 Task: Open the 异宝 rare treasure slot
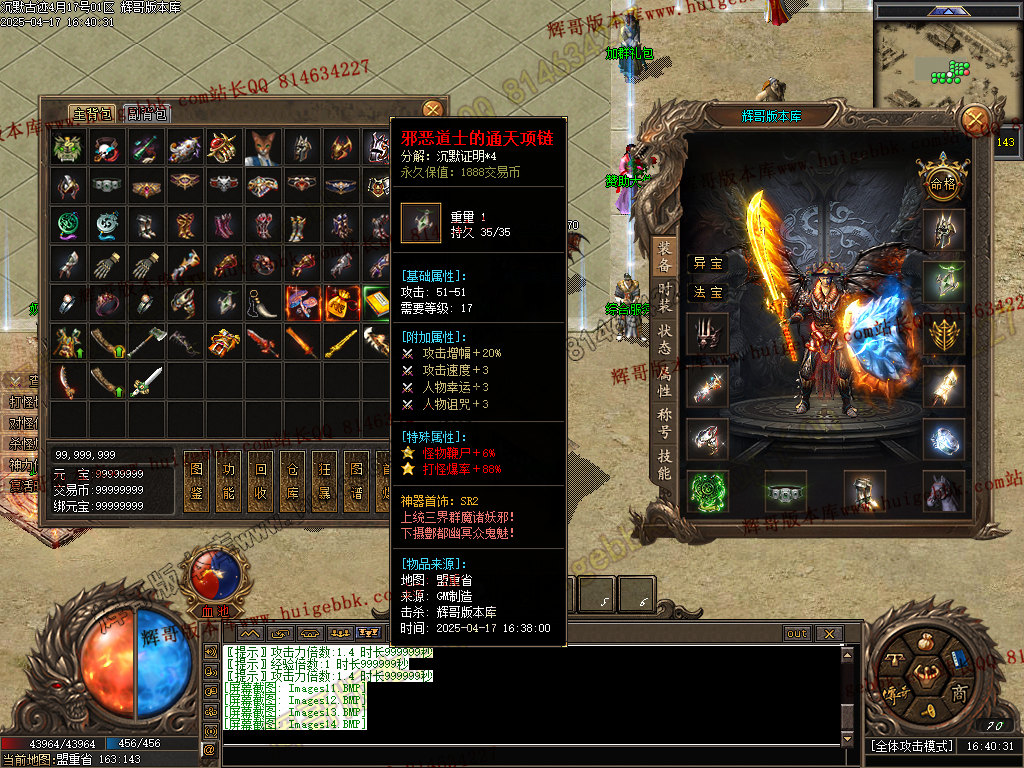tap(708, 263)
